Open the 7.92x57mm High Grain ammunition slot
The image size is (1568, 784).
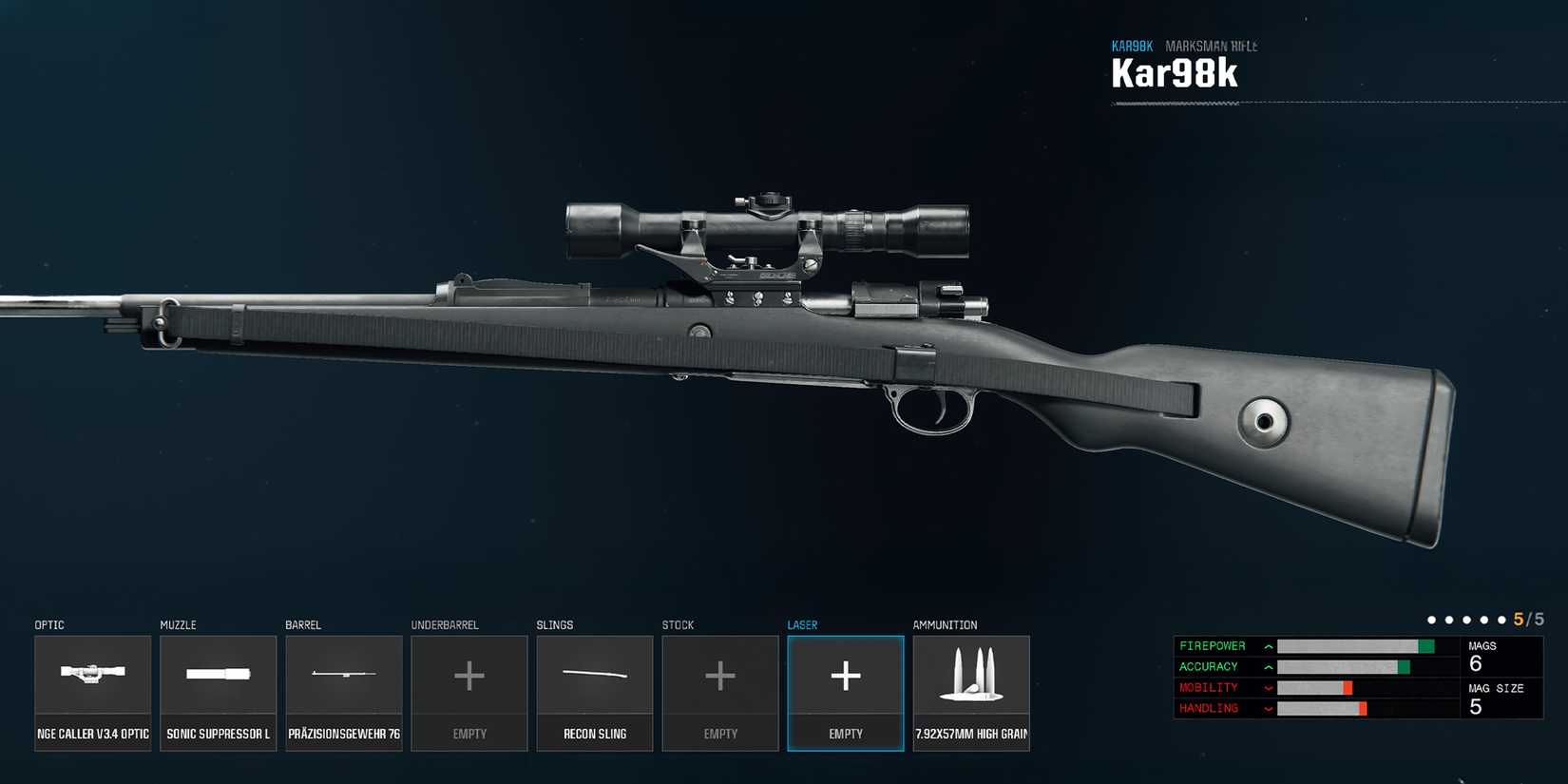[x=970, y=677]
